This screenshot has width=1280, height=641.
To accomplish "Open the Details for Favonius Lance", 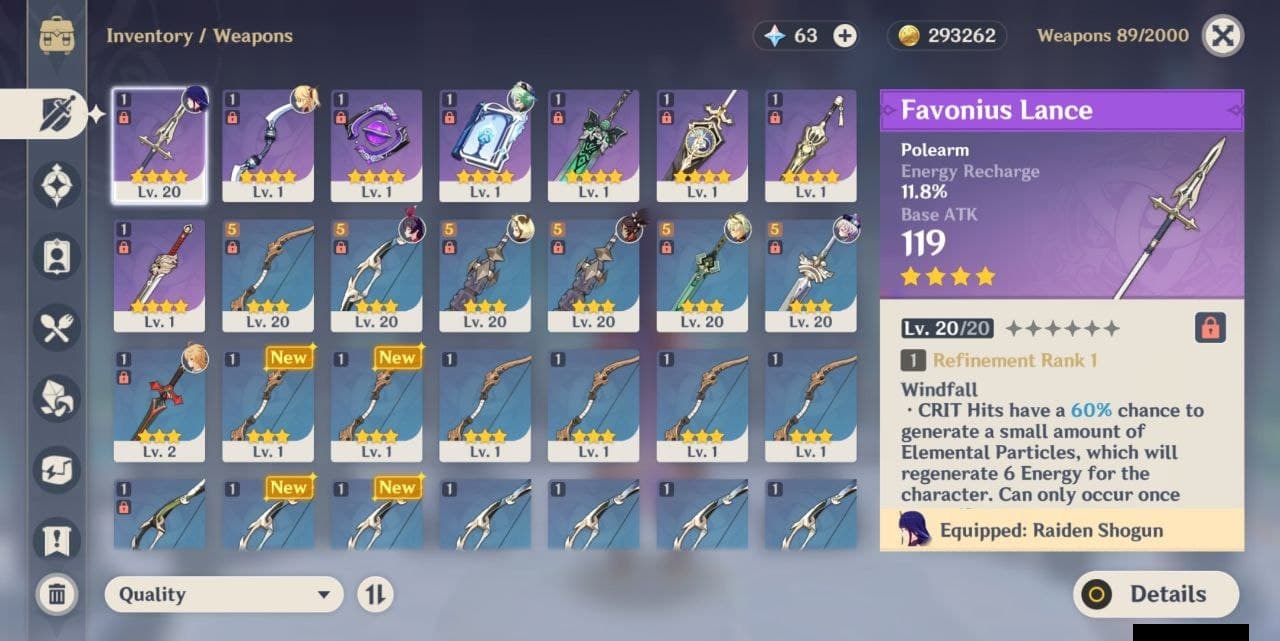I will (1155, 595).
